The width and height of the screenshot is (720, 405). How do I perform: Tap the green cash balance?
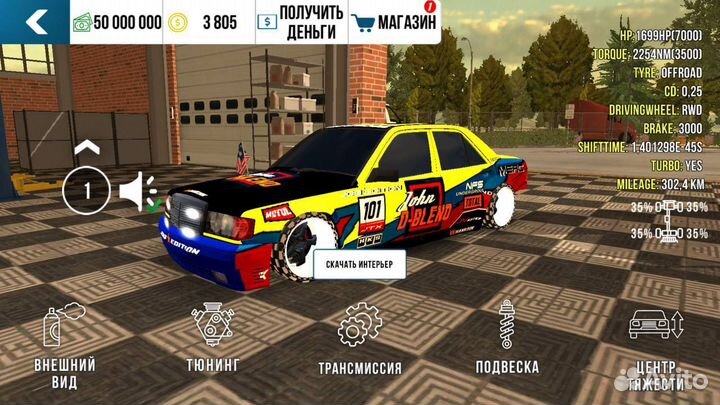coord(118,21)
